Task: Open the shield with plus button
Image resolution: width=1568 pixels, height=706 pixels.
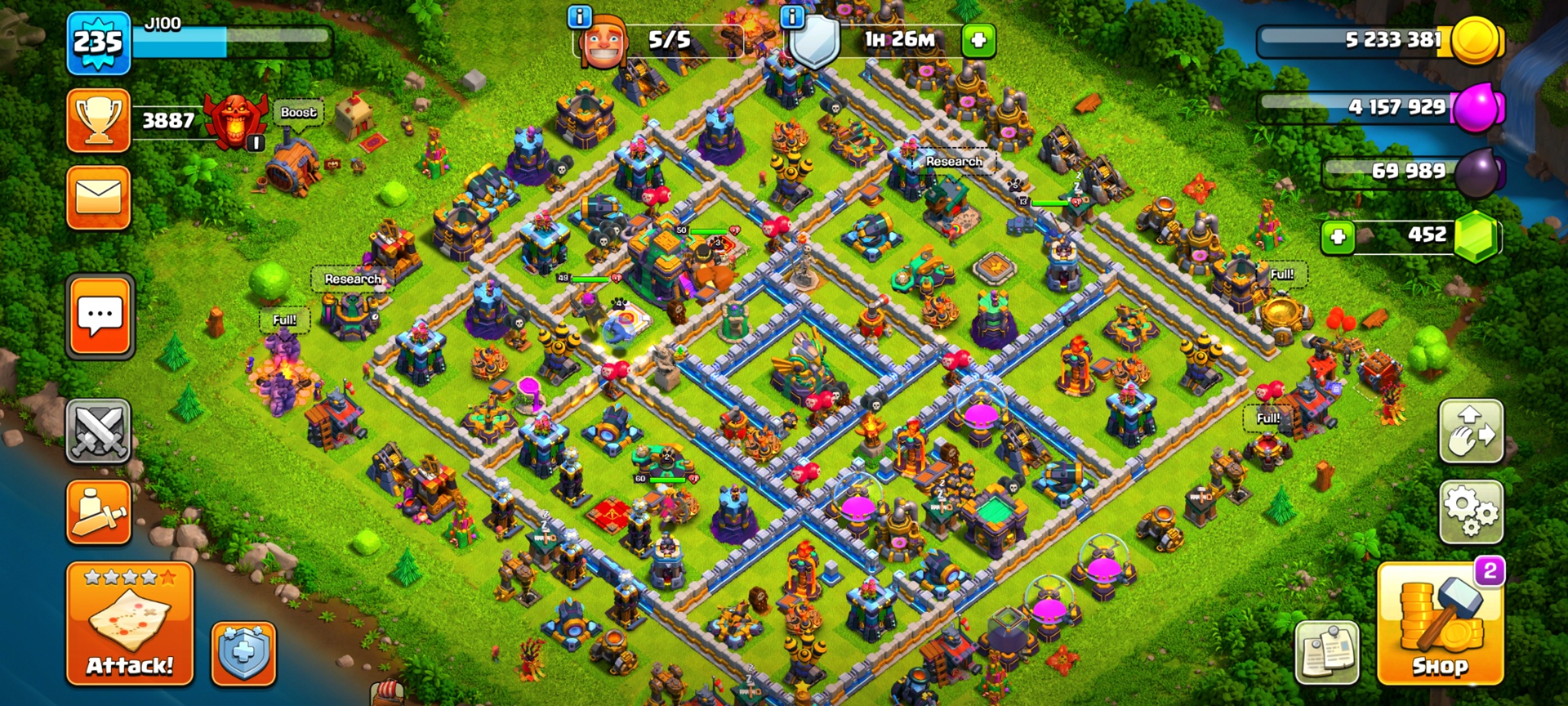Action: [243, 653]
